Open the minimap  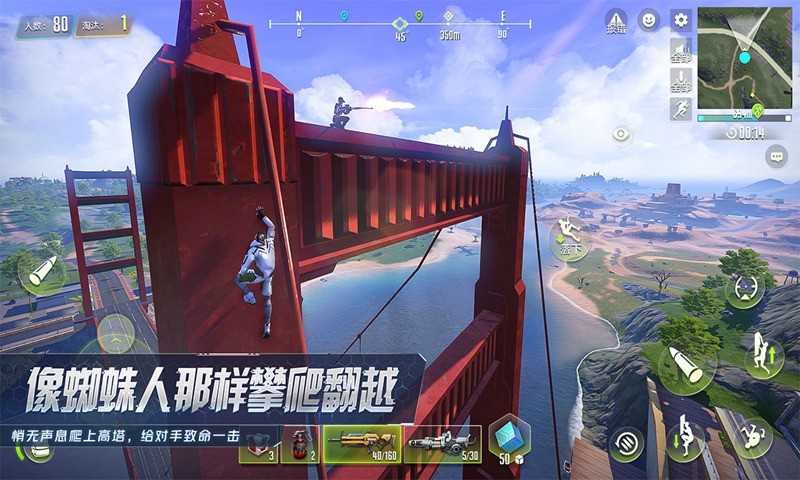point(745,57)
